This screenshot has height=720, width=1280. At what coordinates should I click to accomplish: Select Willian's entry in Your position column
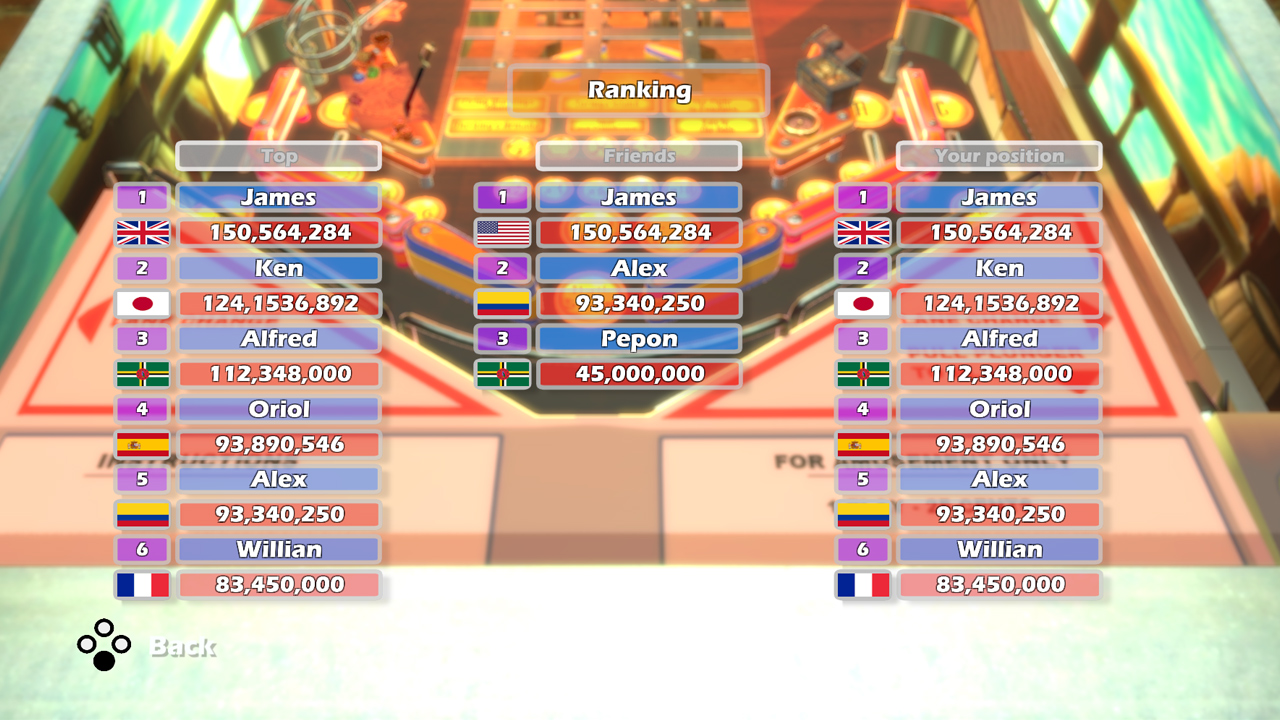pyautogui.click(x=999, y=549)
